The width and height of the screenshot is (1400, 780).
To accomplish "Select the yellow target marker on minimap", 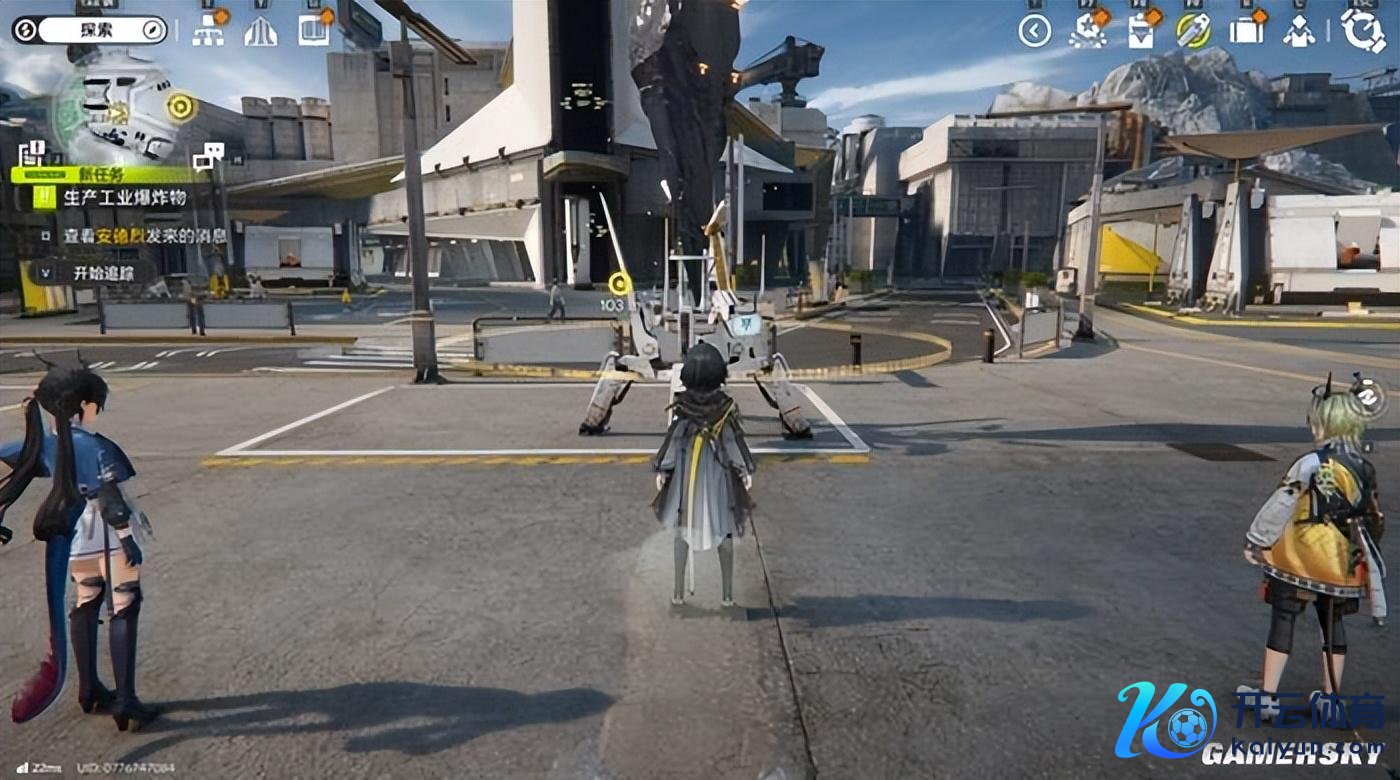I will point(181,105).
